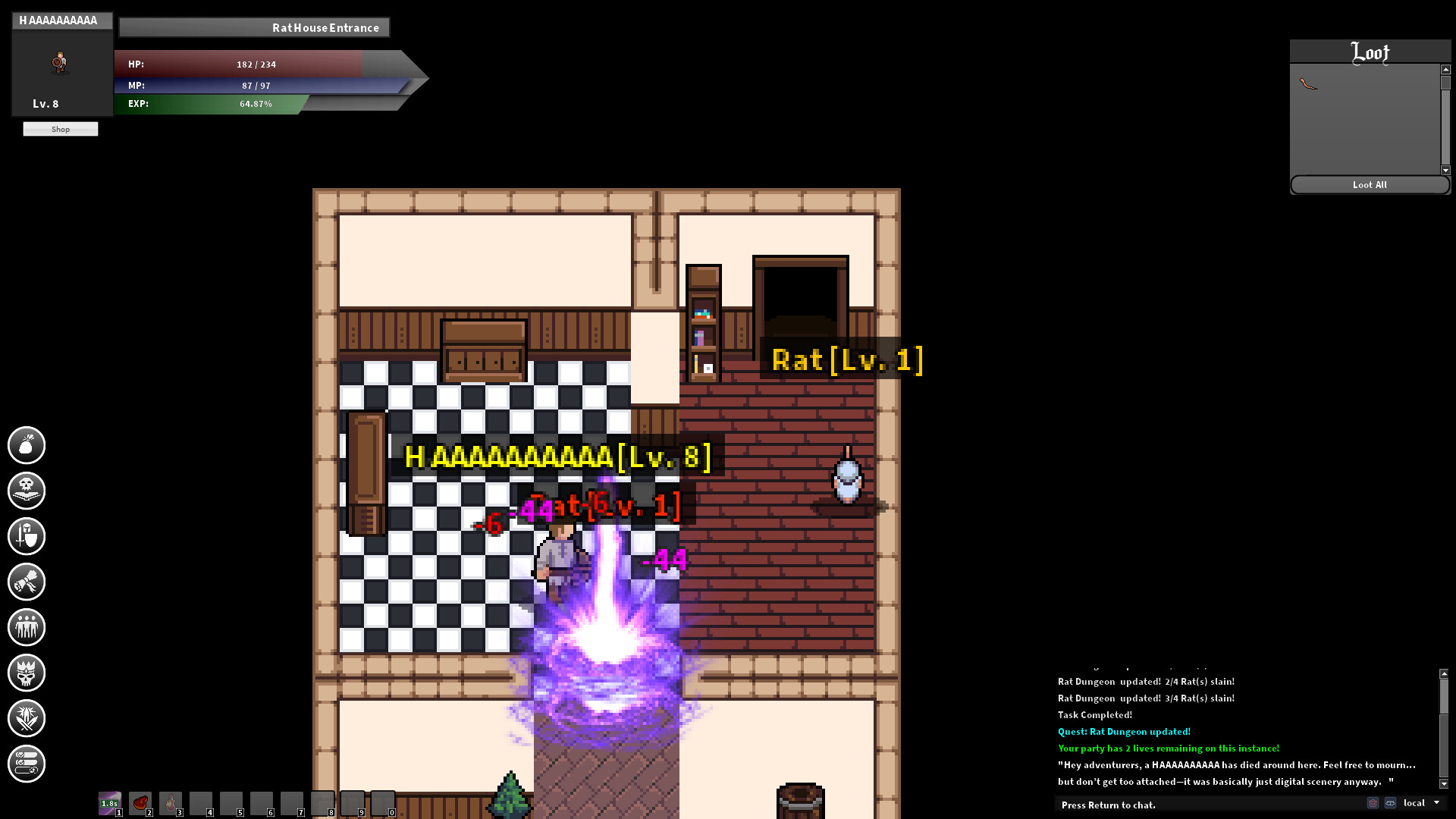
Task: Open the skull spellbook skills panel
Action: 27,491
